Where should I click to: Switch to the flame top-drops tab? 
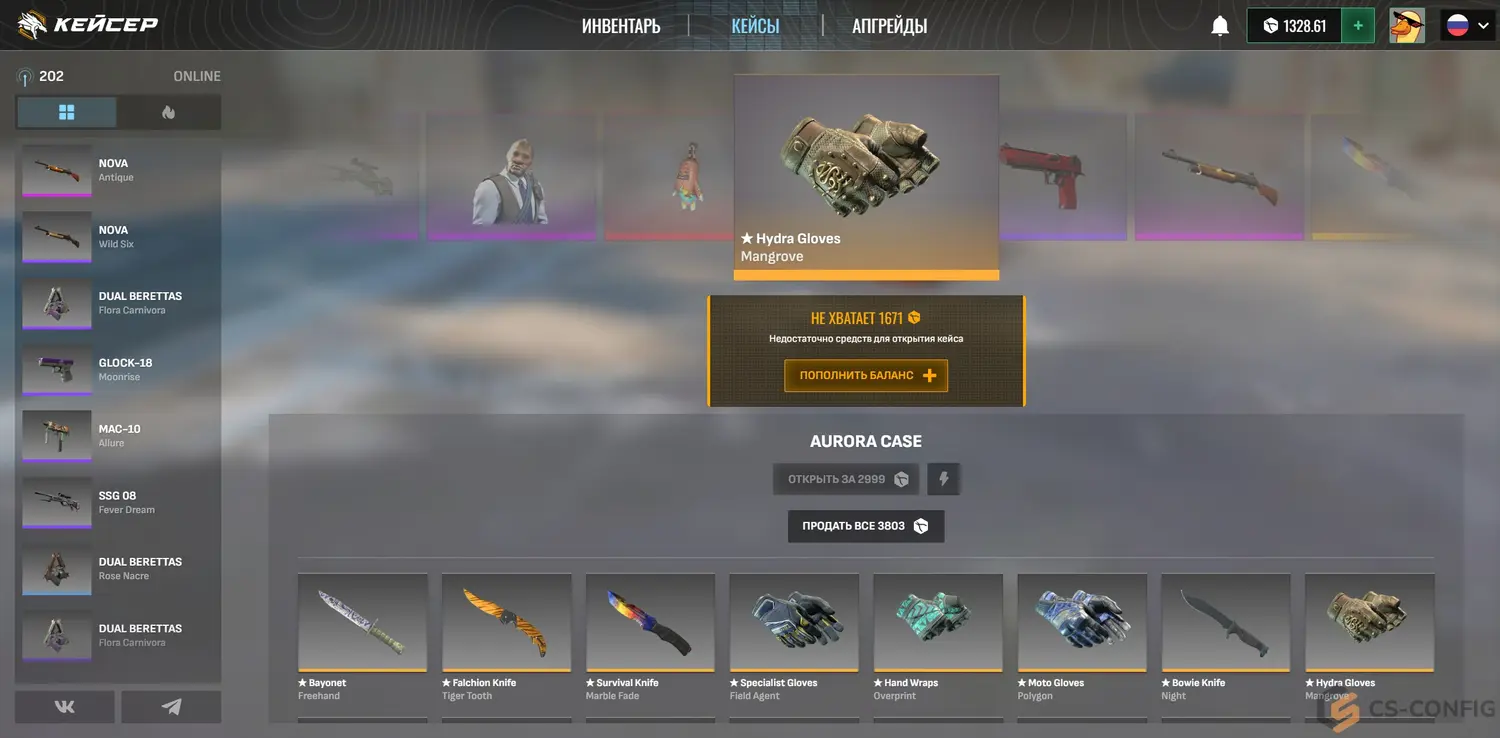click(x=168, y=113)
